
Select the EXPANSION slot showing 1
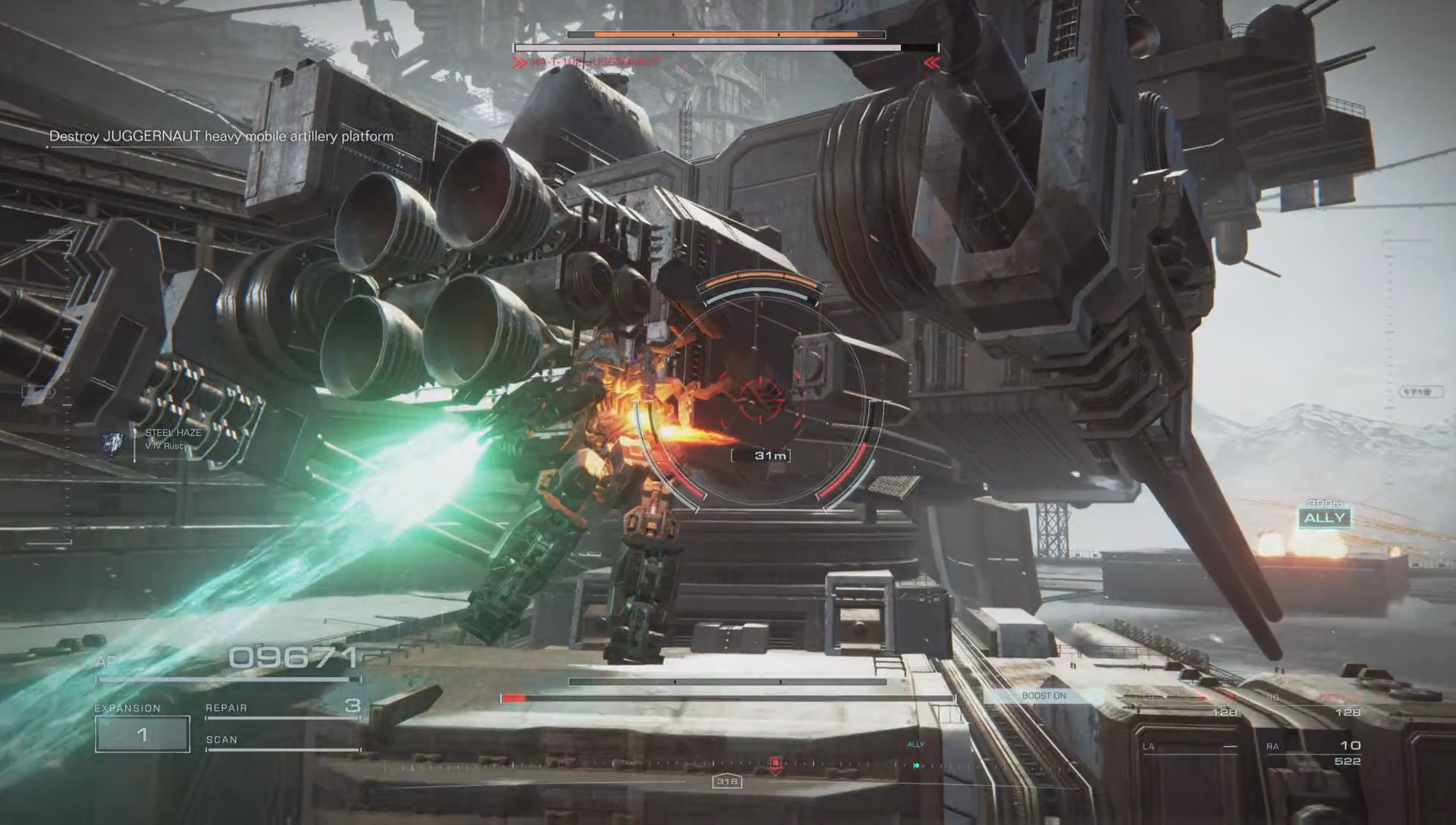[x=141, y=732]
